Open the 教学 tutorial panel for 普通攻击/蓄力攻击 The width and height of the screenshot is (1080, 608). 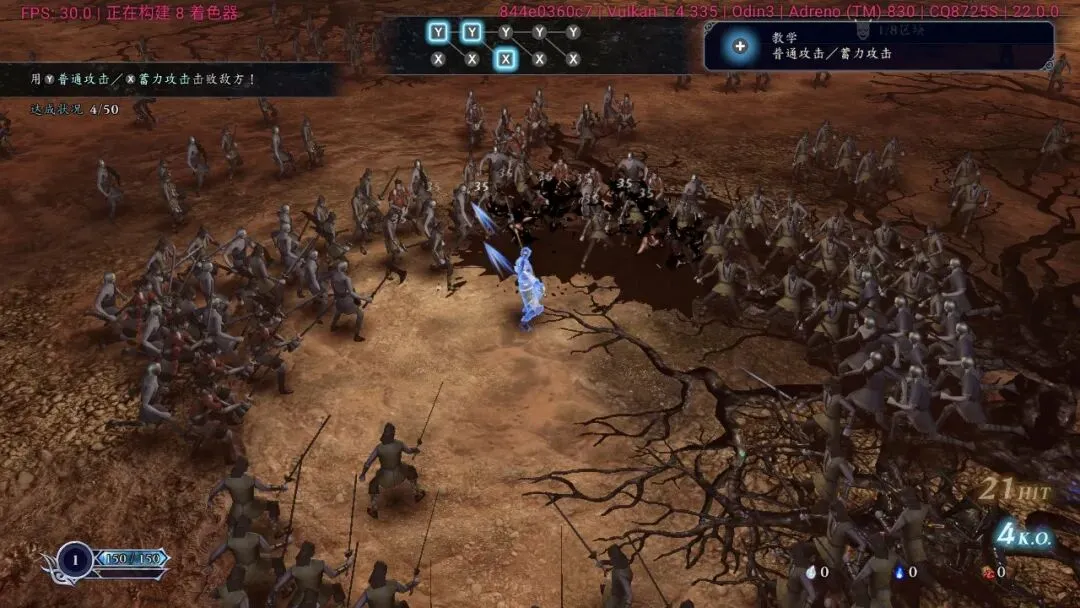coord(878,46)
